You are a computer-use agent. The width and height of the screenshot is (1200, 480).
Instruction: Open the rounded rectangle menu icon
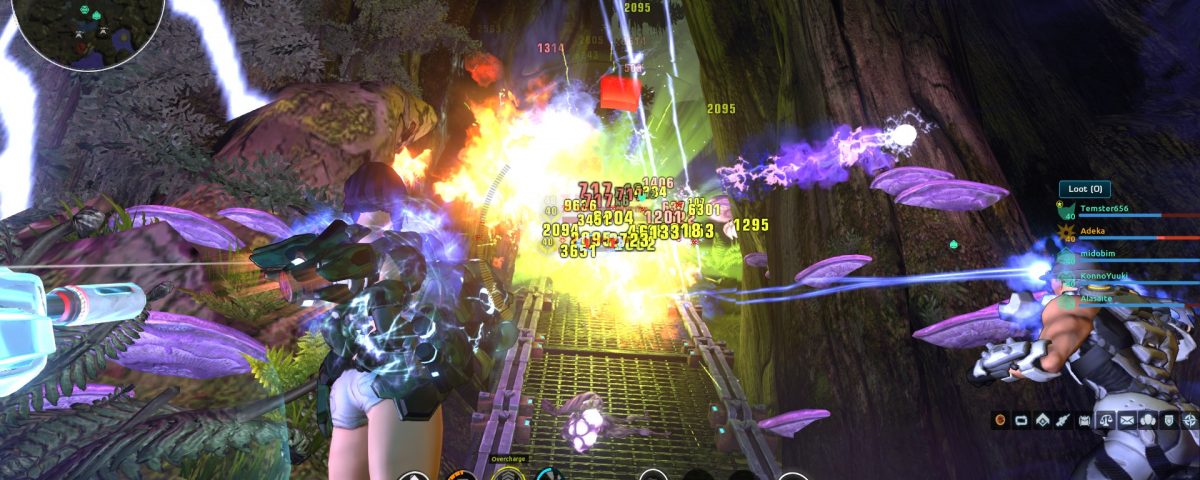[1020, 421]
